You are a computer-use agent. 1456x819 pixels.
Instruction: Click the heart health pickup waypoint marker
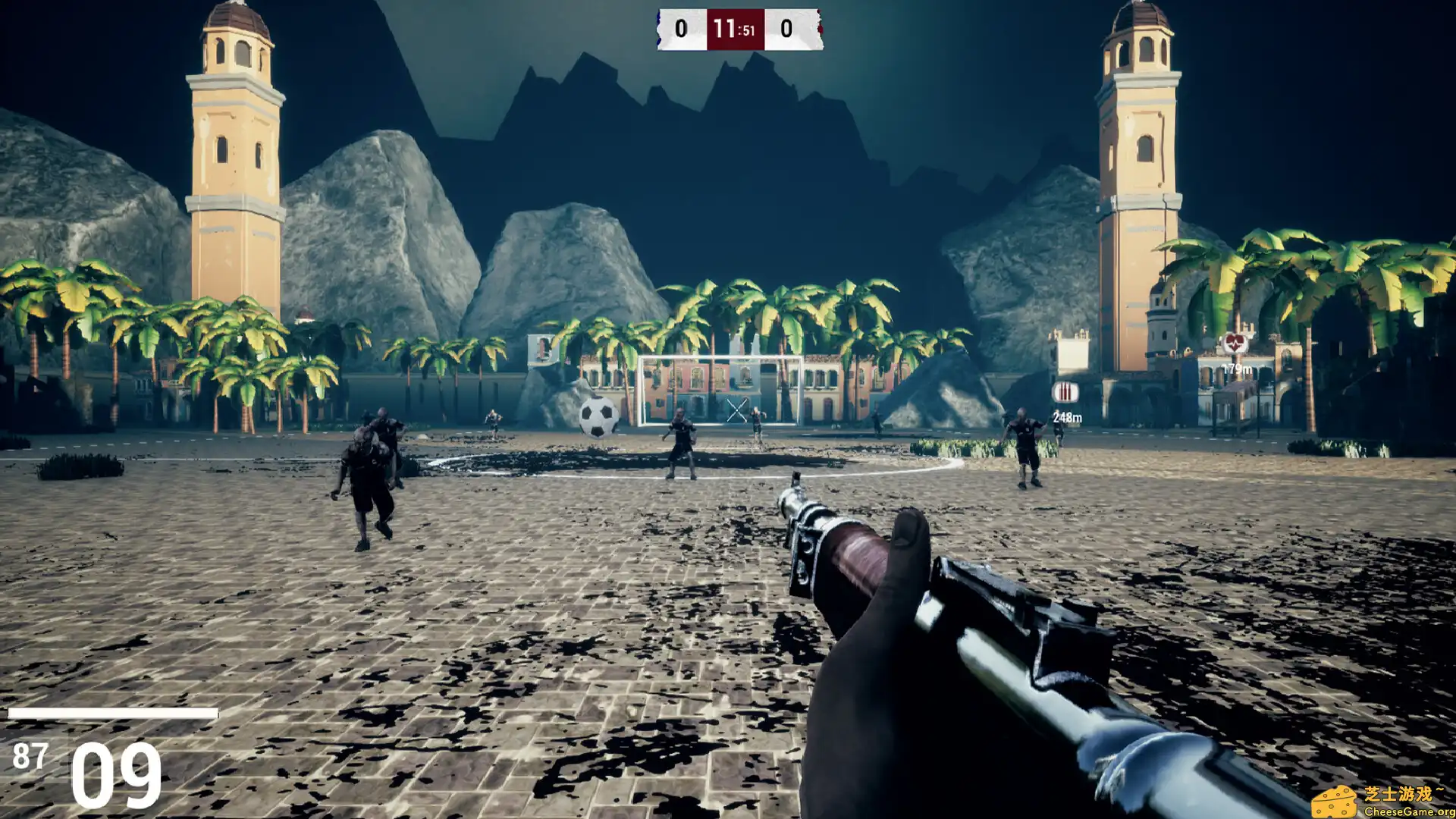pyautogui.click(x=1235, y=344)
